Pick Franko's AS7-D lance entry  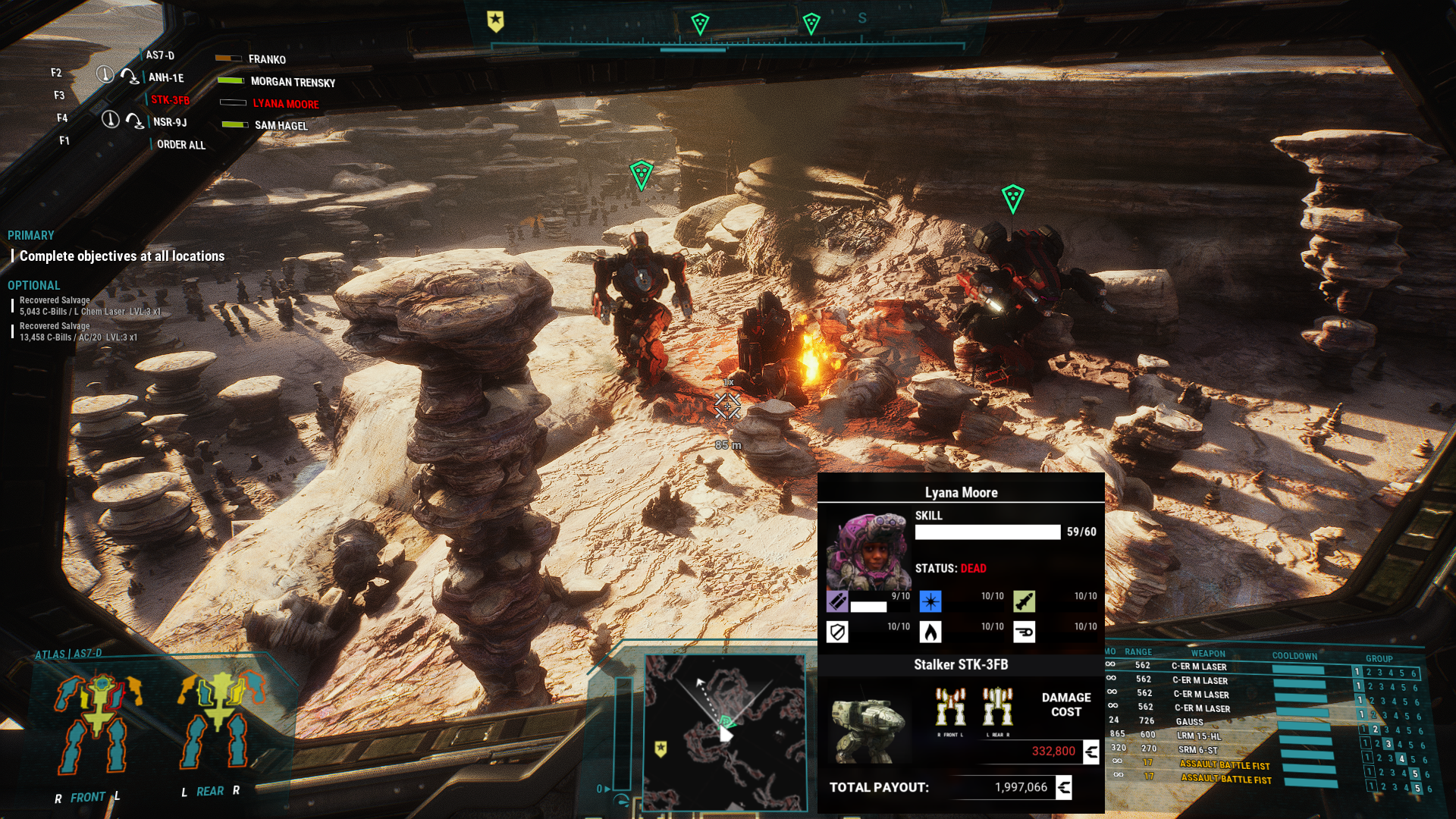tap(267, 59)
